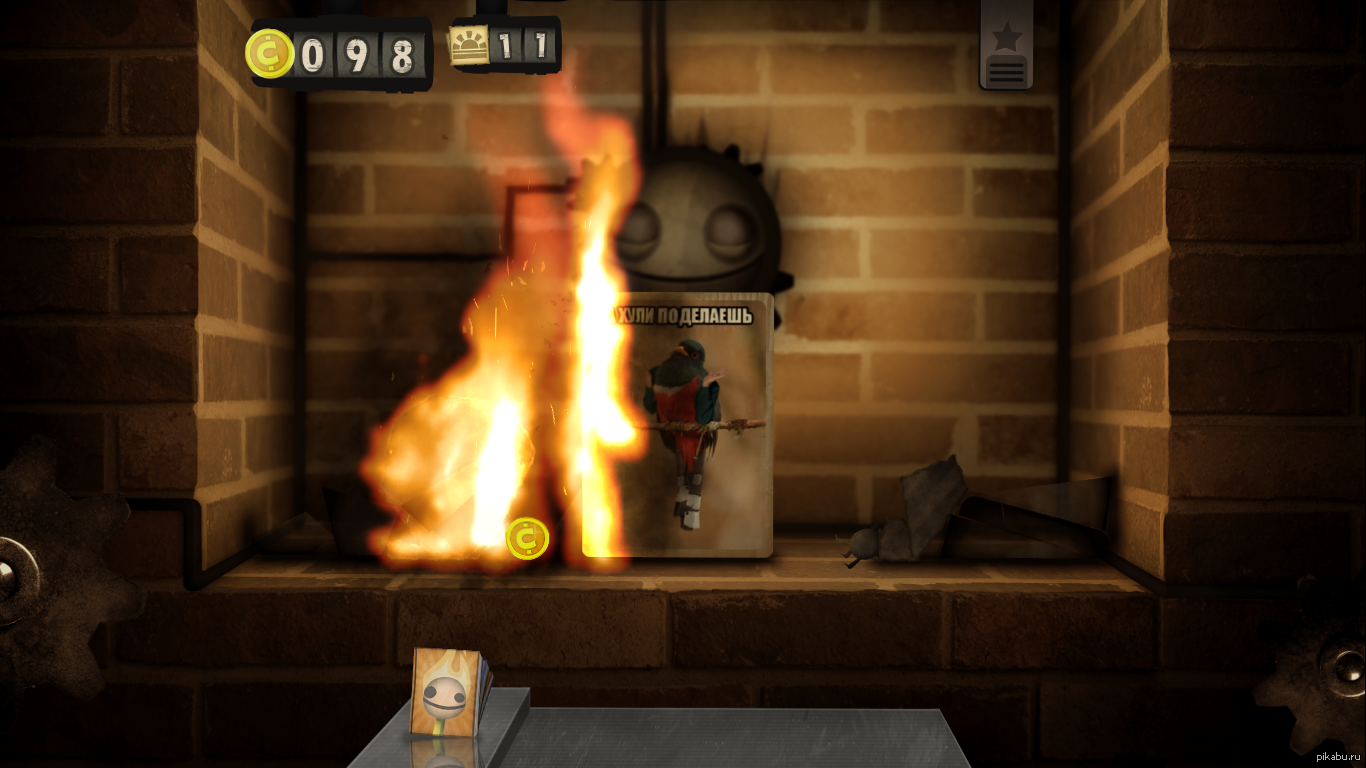
Task: Open the star menu tab
Action: (1006, 45)
